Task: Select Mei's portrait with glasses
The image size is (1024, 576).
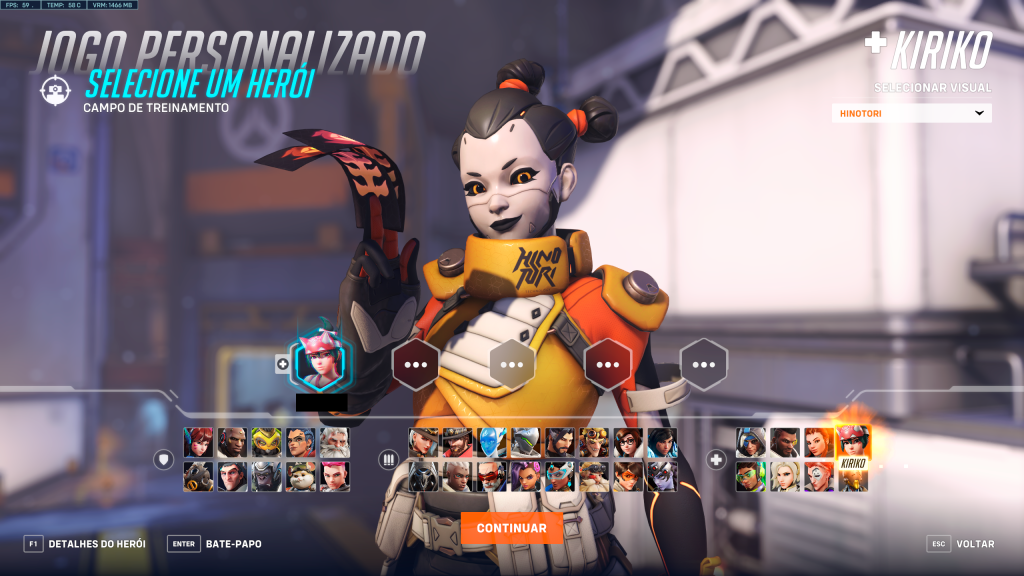Action: tap(627, 442)
